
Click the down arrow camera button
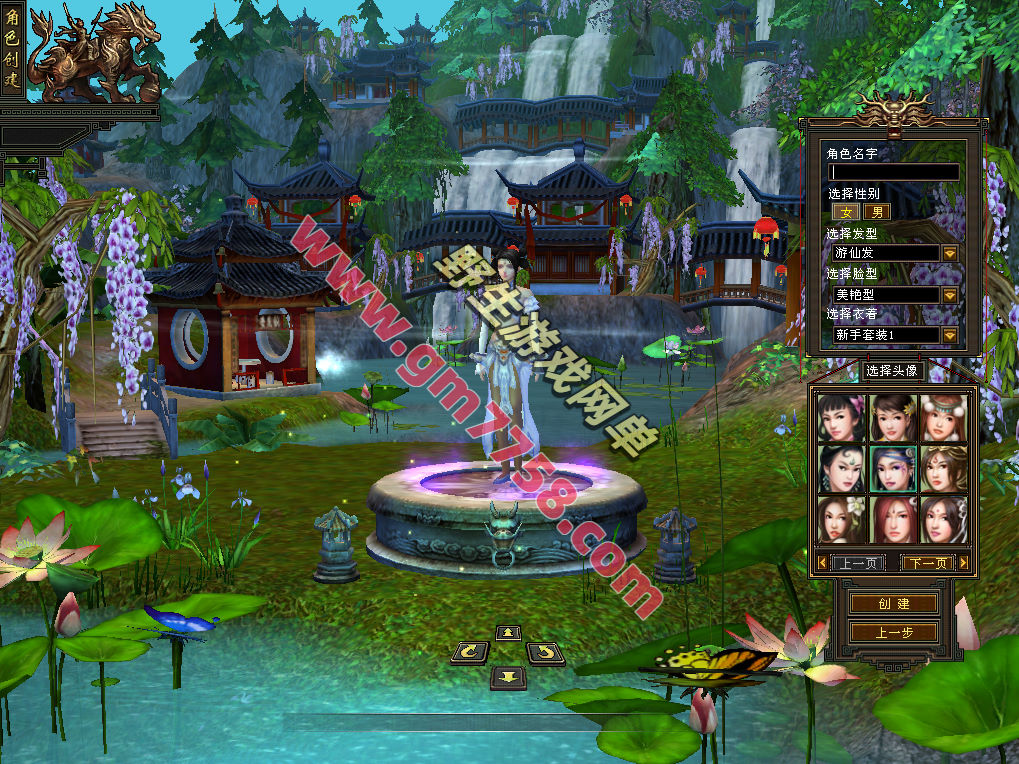click(509, 677)
